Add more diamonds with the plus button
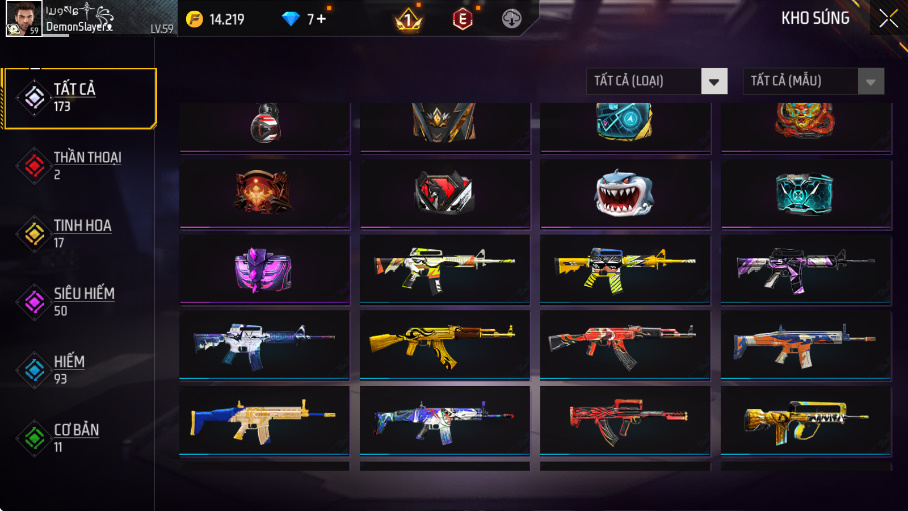 pos(320,19)
